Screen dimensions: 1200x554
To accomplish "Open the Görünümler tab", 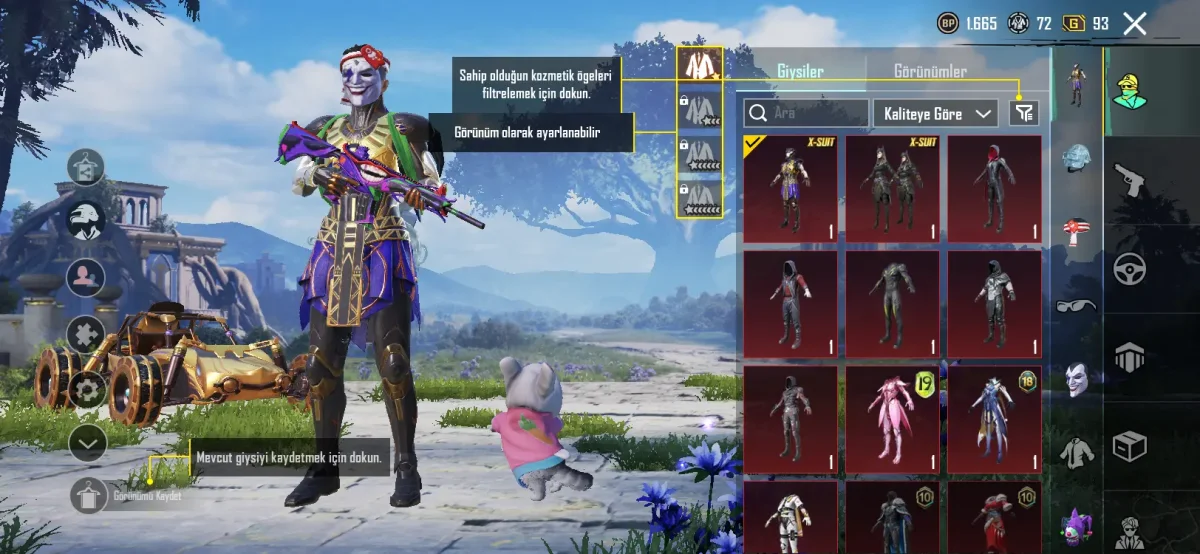I will pyautogui.click(x=930, y=72).
